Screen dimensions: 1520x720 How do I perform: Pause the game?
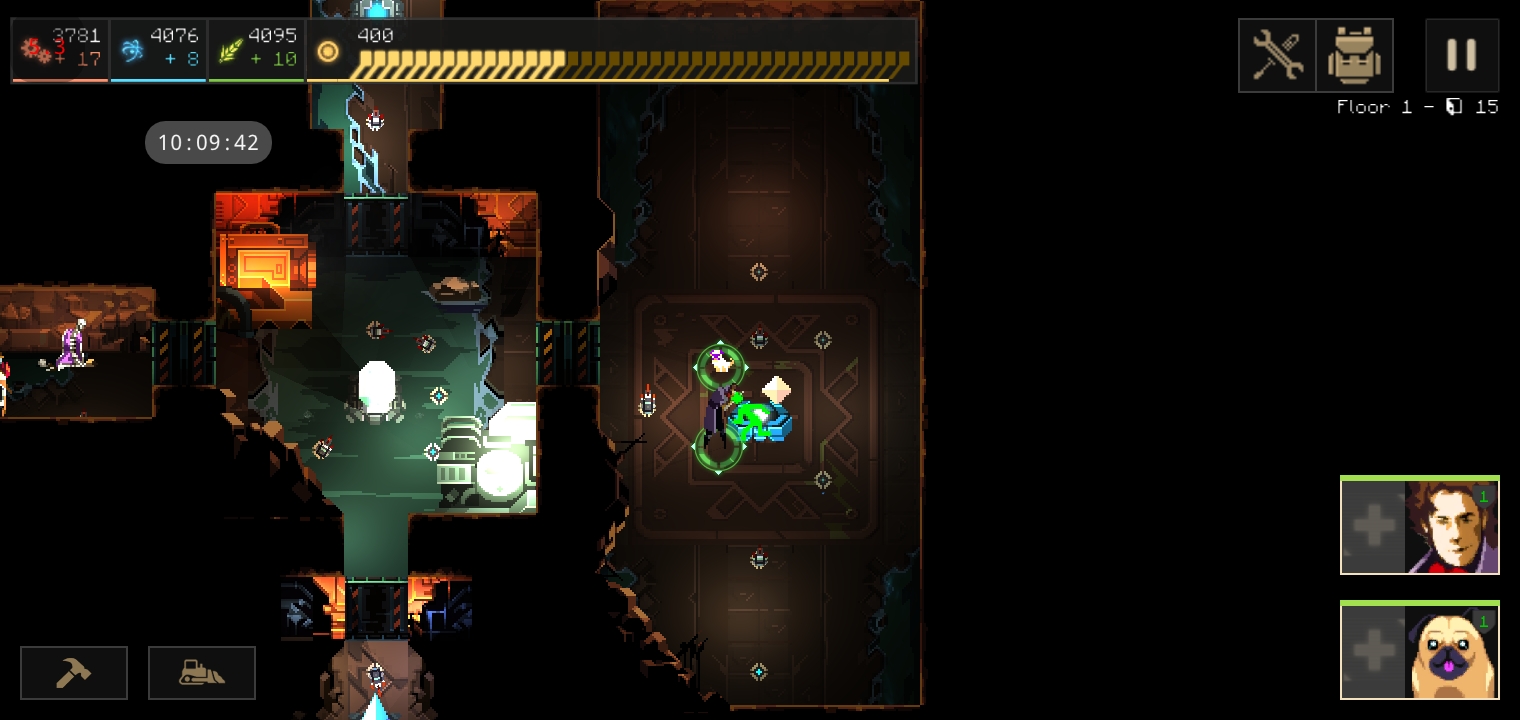click(x=1461, y=55)
